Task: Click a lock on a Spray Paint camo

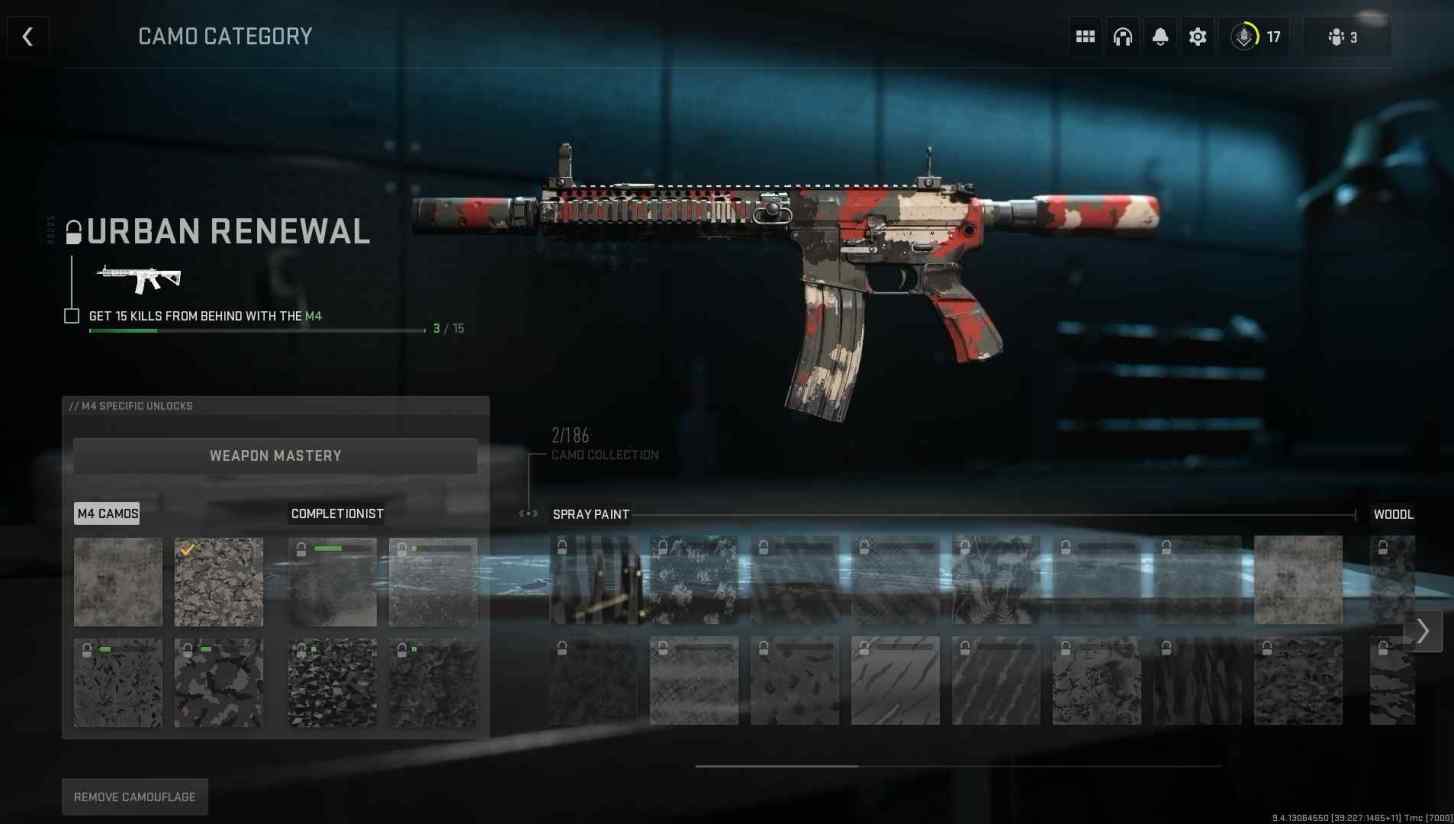Action: pyautogui.click(x=561, y=547)
